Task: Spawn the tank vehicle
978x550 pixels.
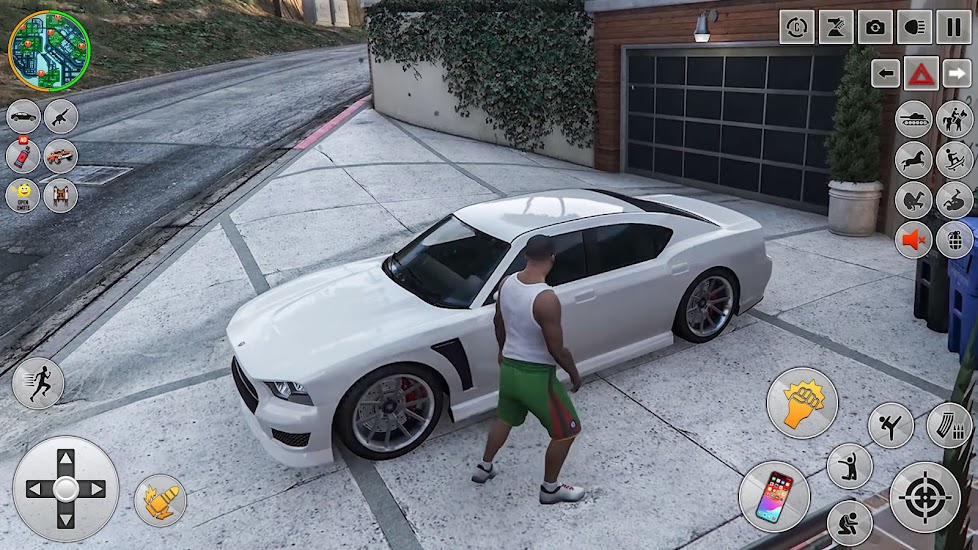Action: (914, 119)
